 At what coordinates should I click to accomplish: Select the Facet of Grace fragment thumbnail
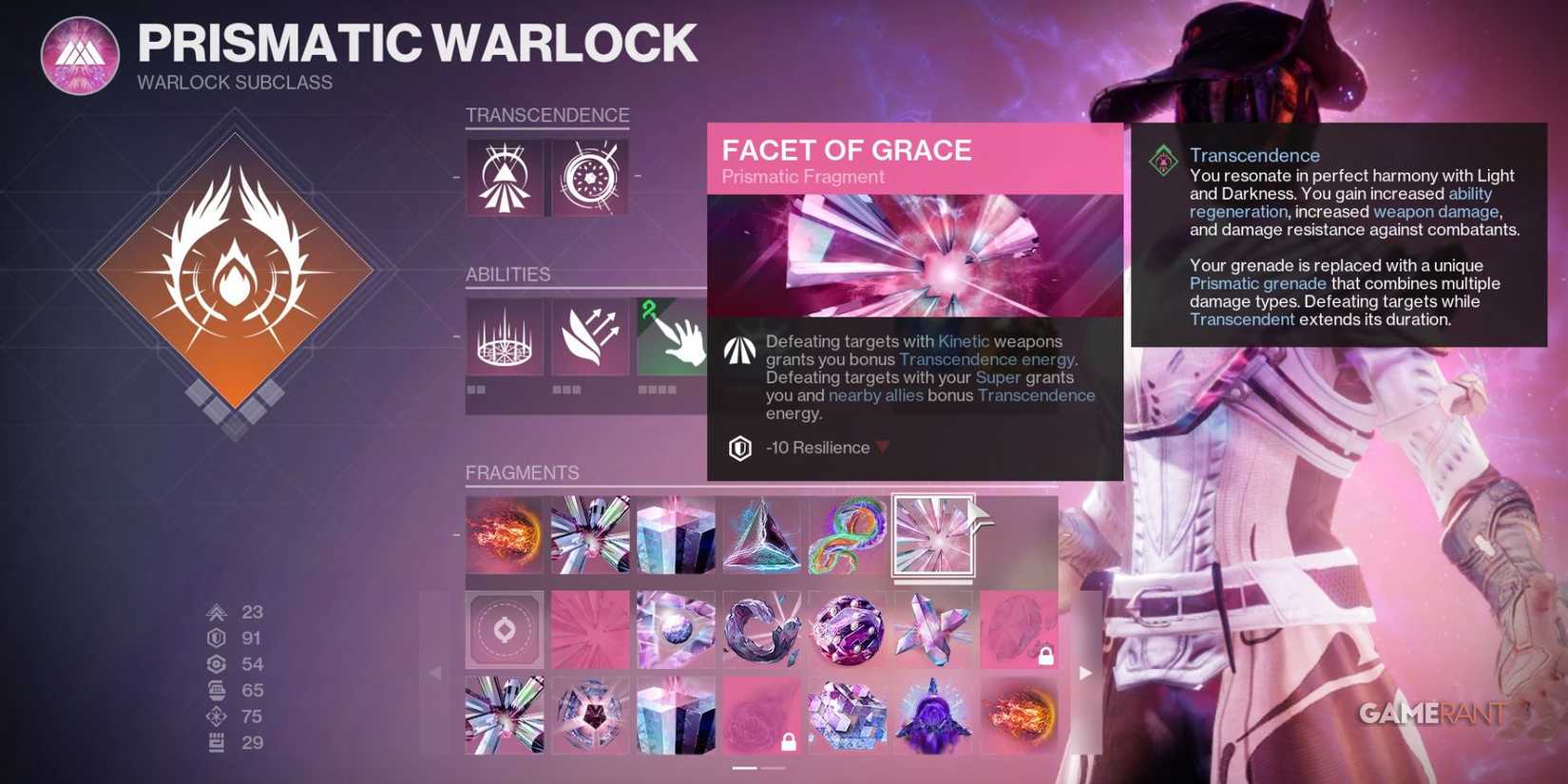(932, 535)
